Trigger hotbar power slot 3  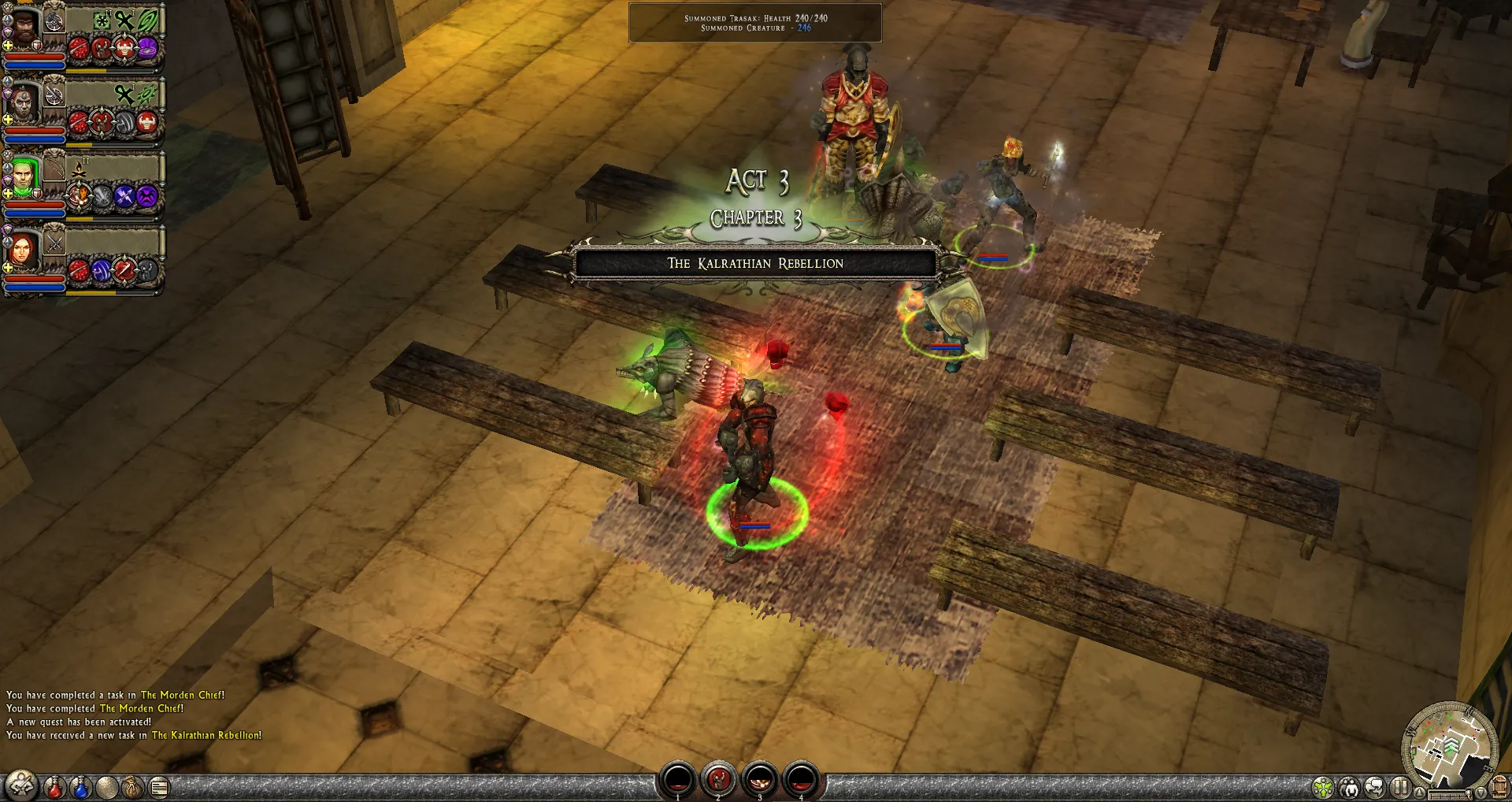[760, 780]
